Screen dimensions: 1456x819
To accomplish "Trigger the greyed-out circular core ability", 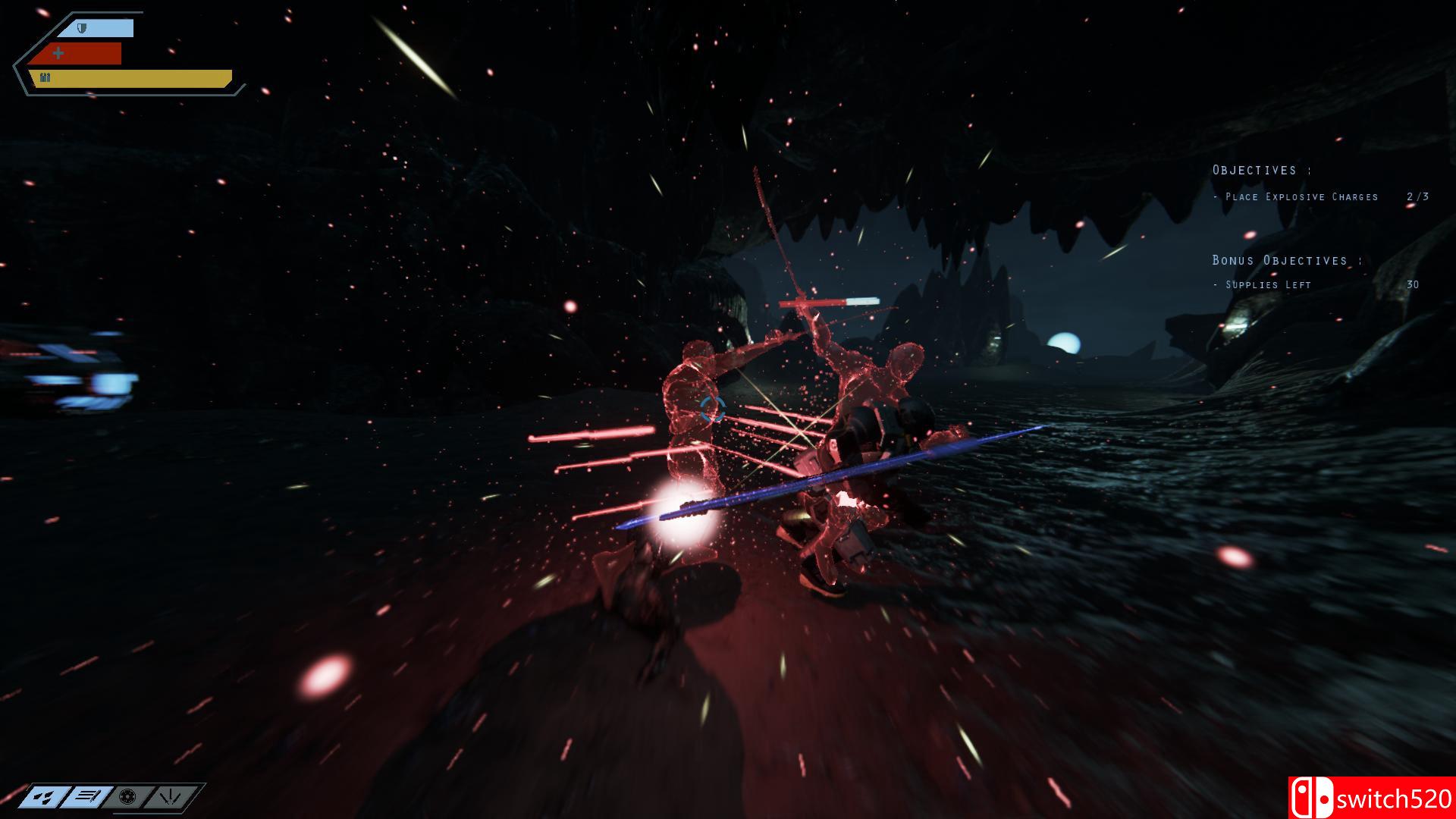I will (x=128, y=797).
